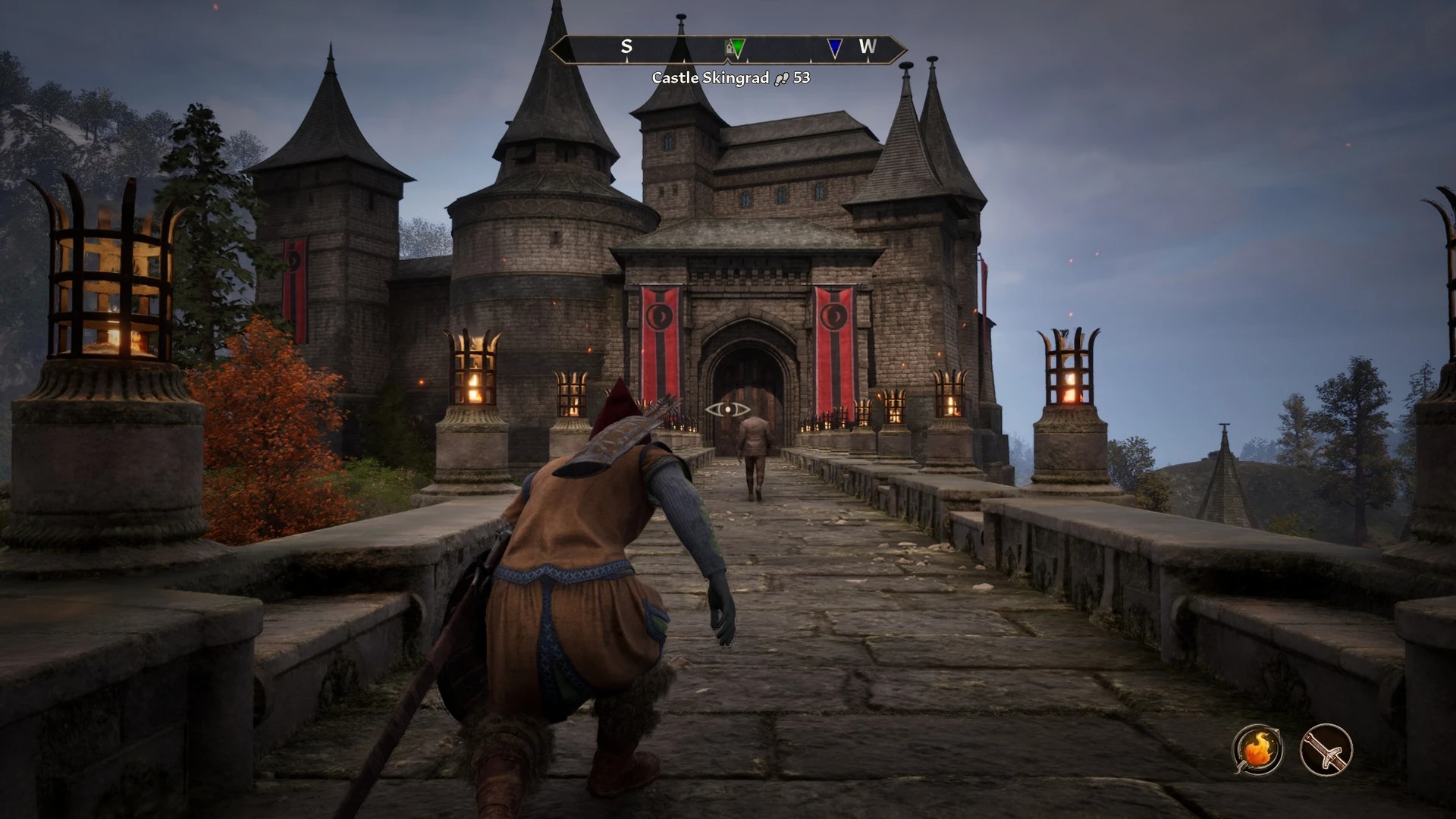Click the compass pointer notch below the quest marker
This screenshot has width=1456, height=819.
coord(728,61)
